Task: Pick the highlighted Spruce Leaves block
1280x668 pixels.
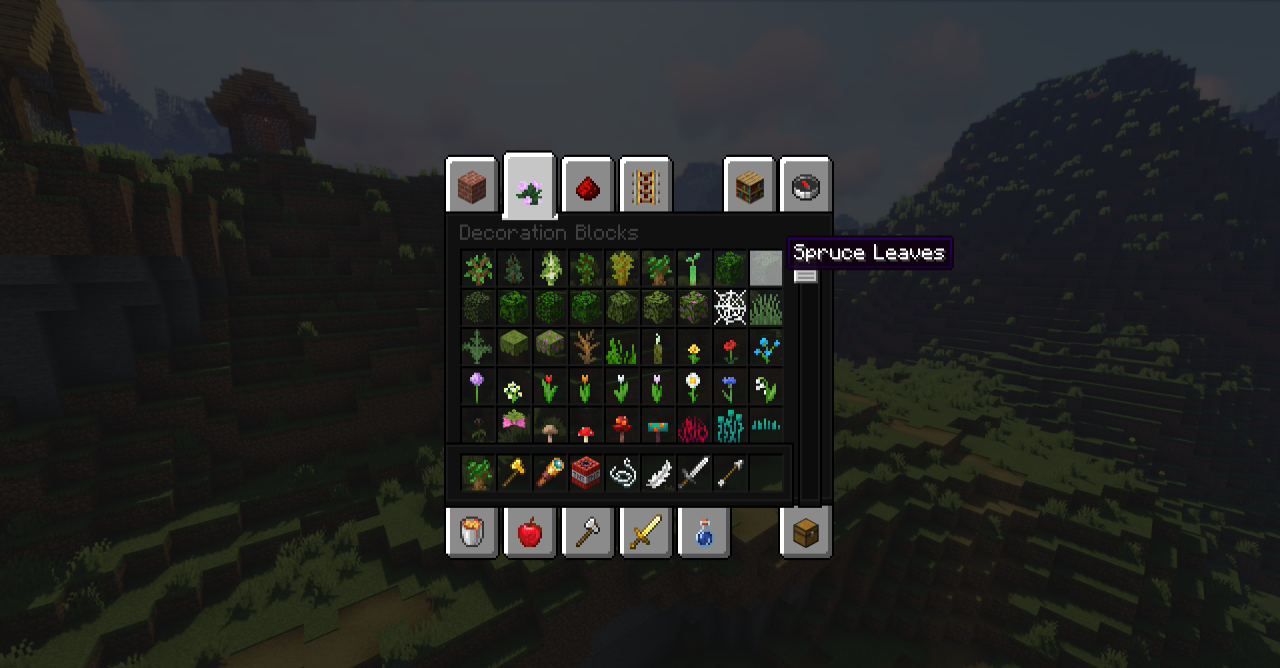Action: click(x=766, y=268)
